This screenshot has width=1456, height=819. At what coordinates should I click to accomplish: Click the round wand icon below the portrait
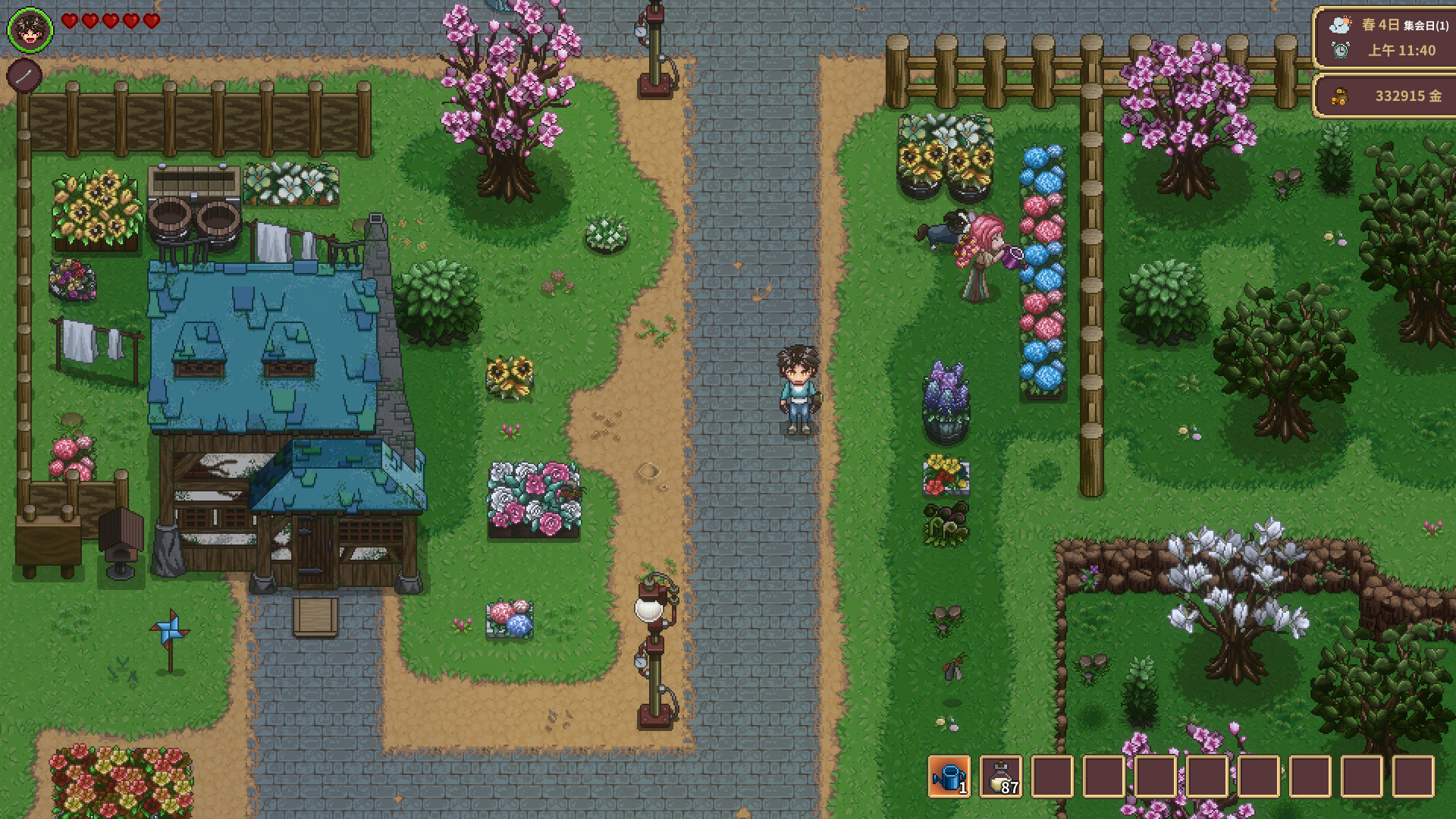point(24,76)
